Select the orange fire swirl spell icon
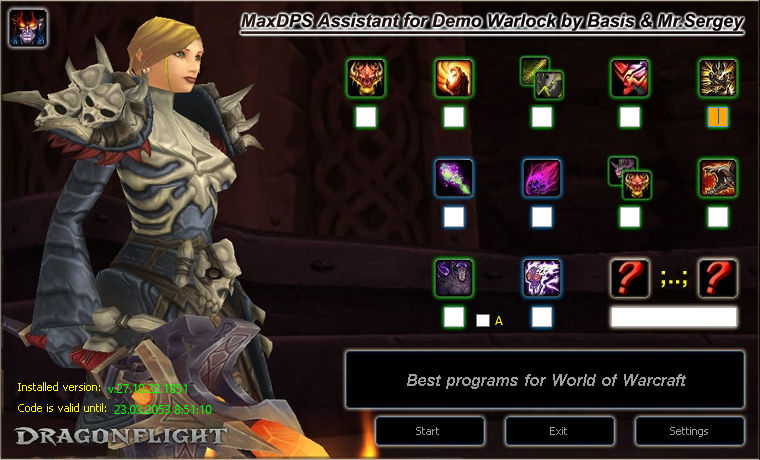The image size is (760, 460). 454,77
